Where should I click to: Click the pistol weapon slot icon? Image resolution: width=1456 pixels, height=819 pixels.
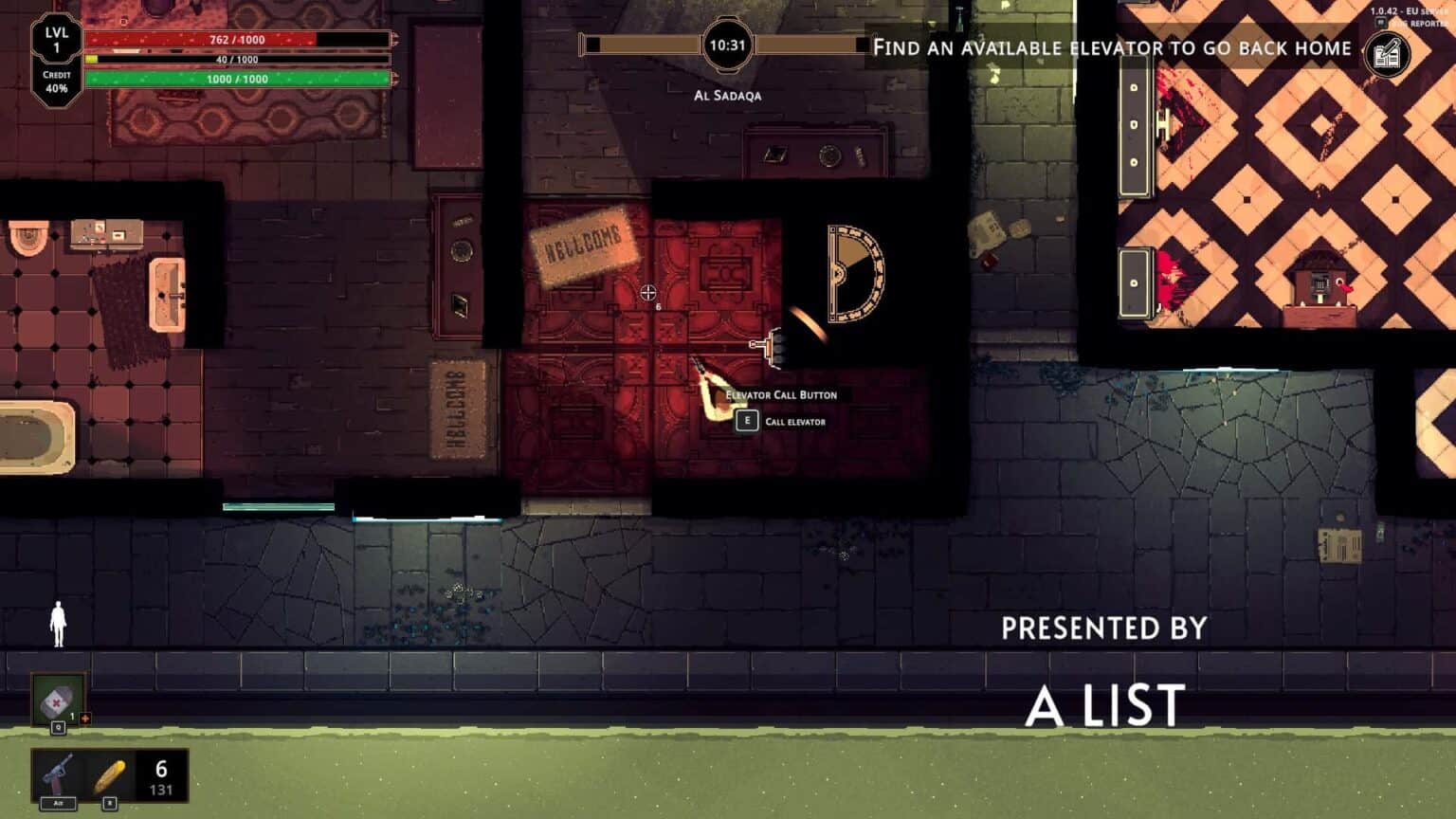[x=58, y=772]
